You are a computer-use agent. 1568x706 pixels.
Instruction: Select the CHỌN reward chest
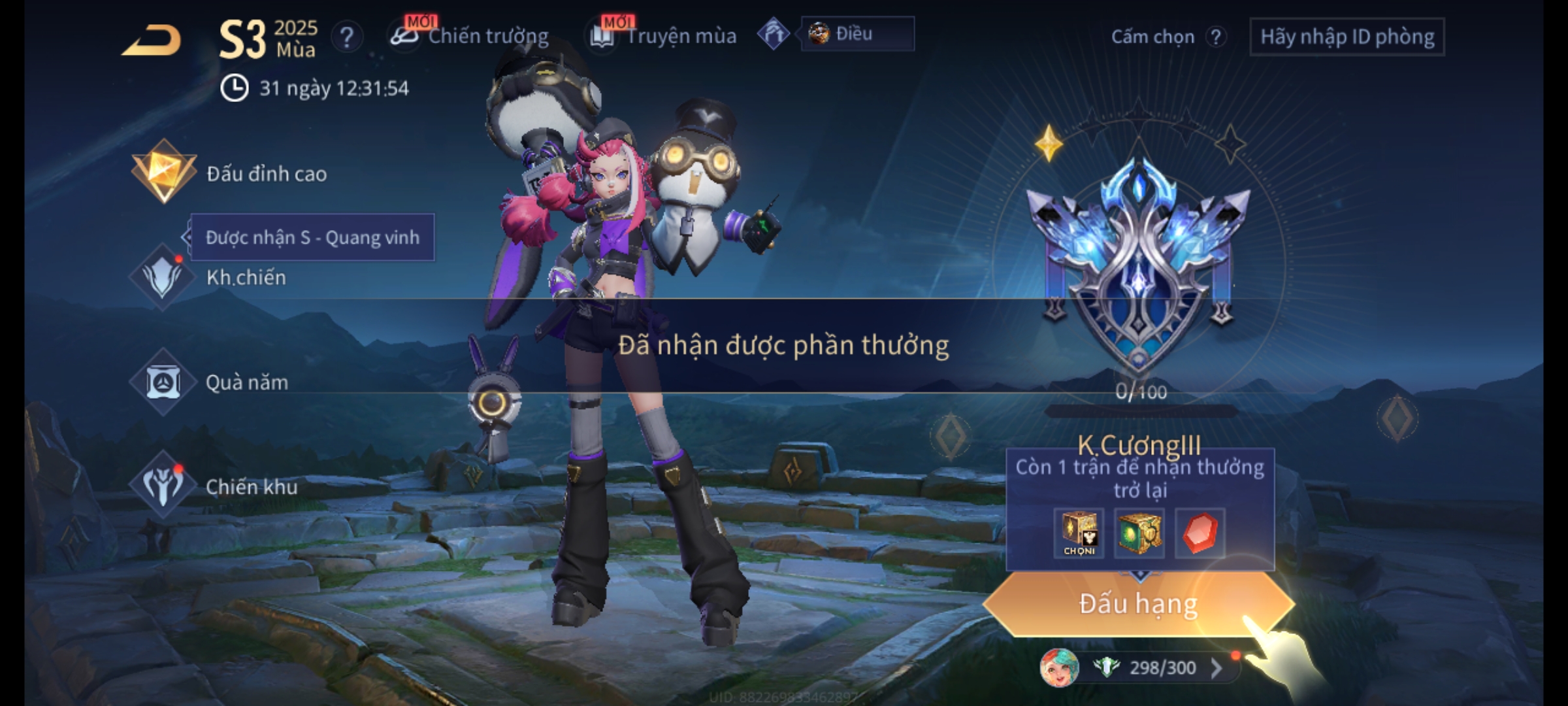[1079, 533]
